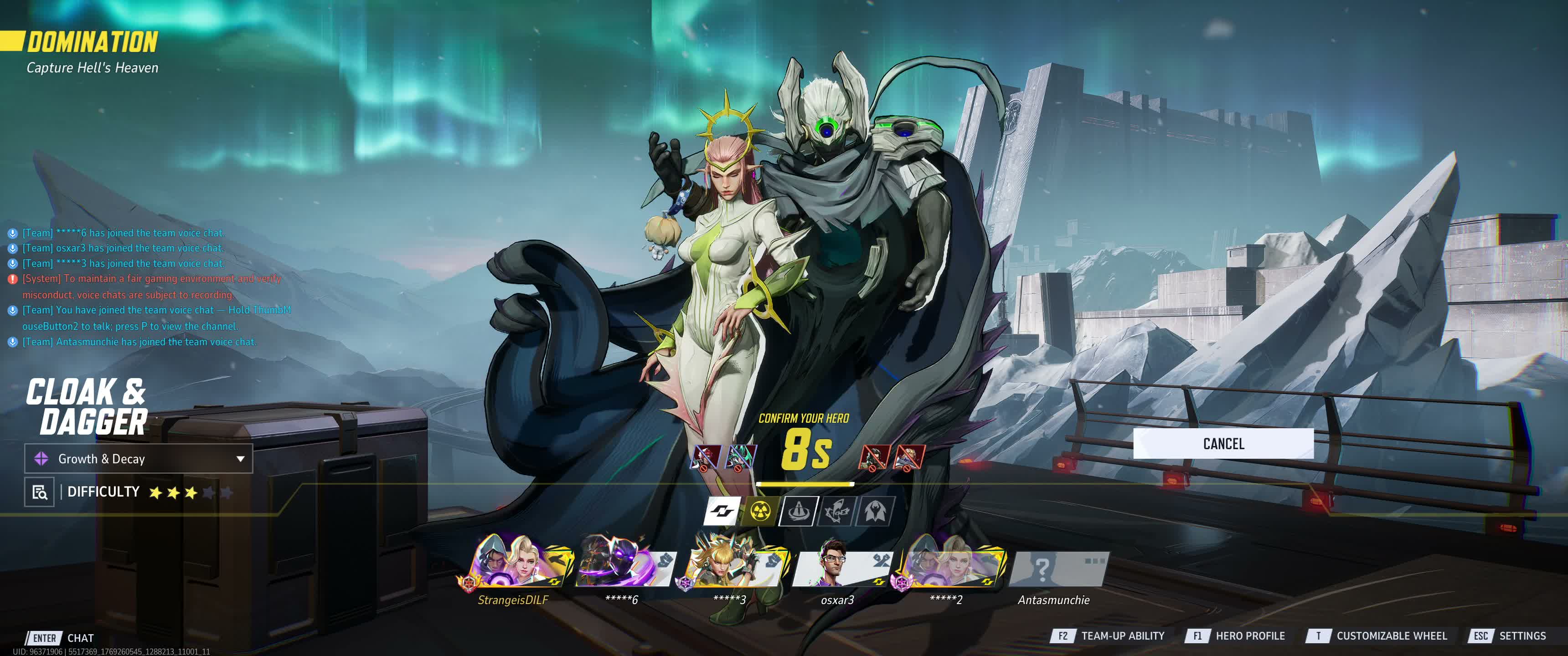Open the Customizable Wheel menu

tap(1377, 636)
